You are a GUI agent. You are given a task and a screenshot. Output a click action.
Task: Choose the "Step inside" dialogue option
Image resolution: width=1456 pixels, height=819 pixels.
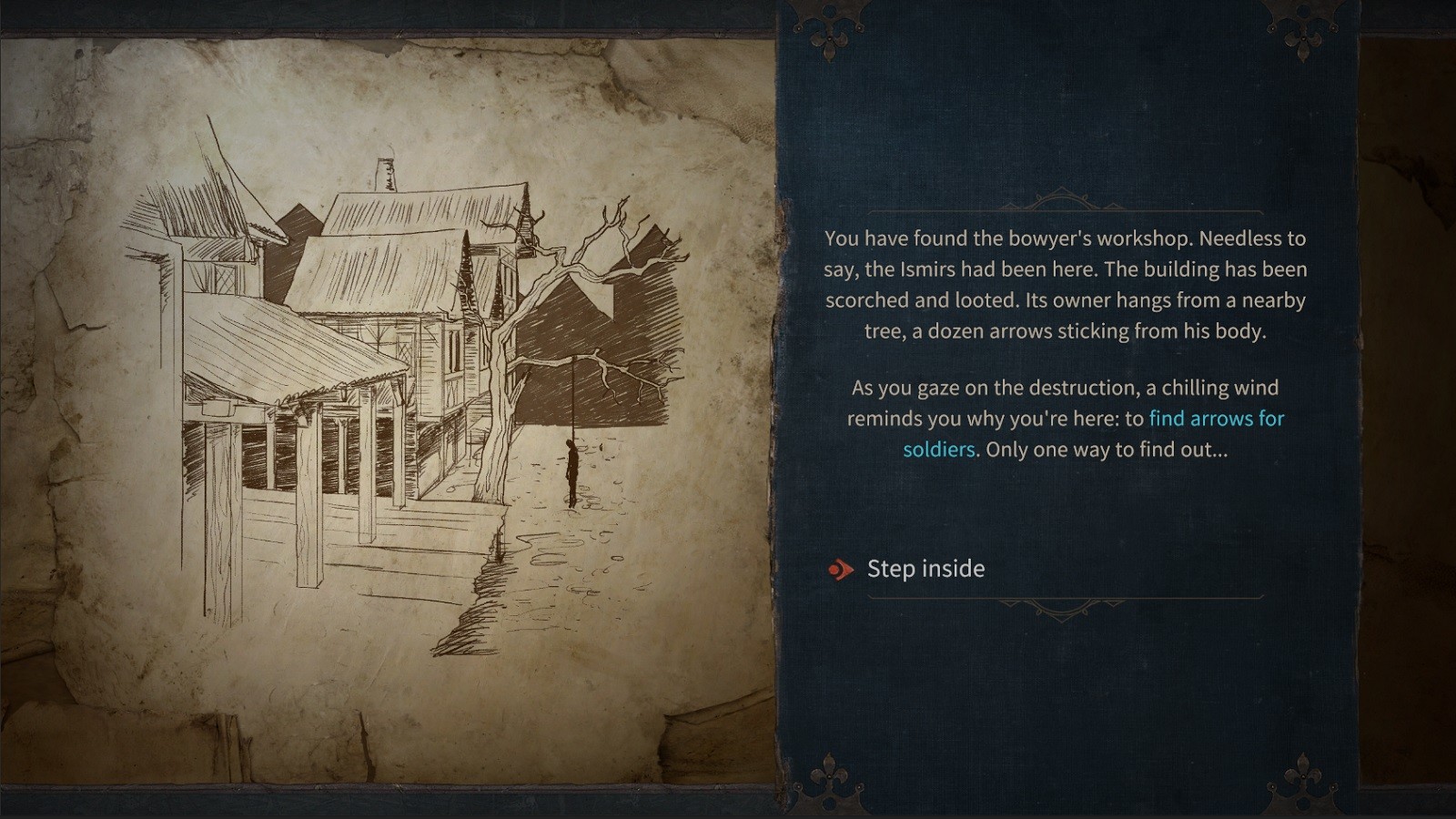coord(925,569)
